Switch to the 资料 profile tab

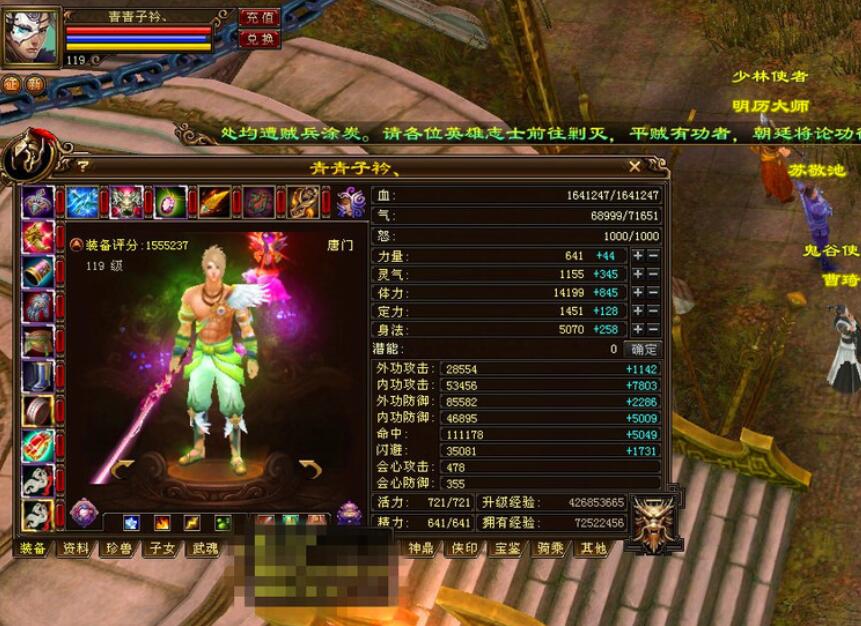pyautogui.click(x=76, y=548)
